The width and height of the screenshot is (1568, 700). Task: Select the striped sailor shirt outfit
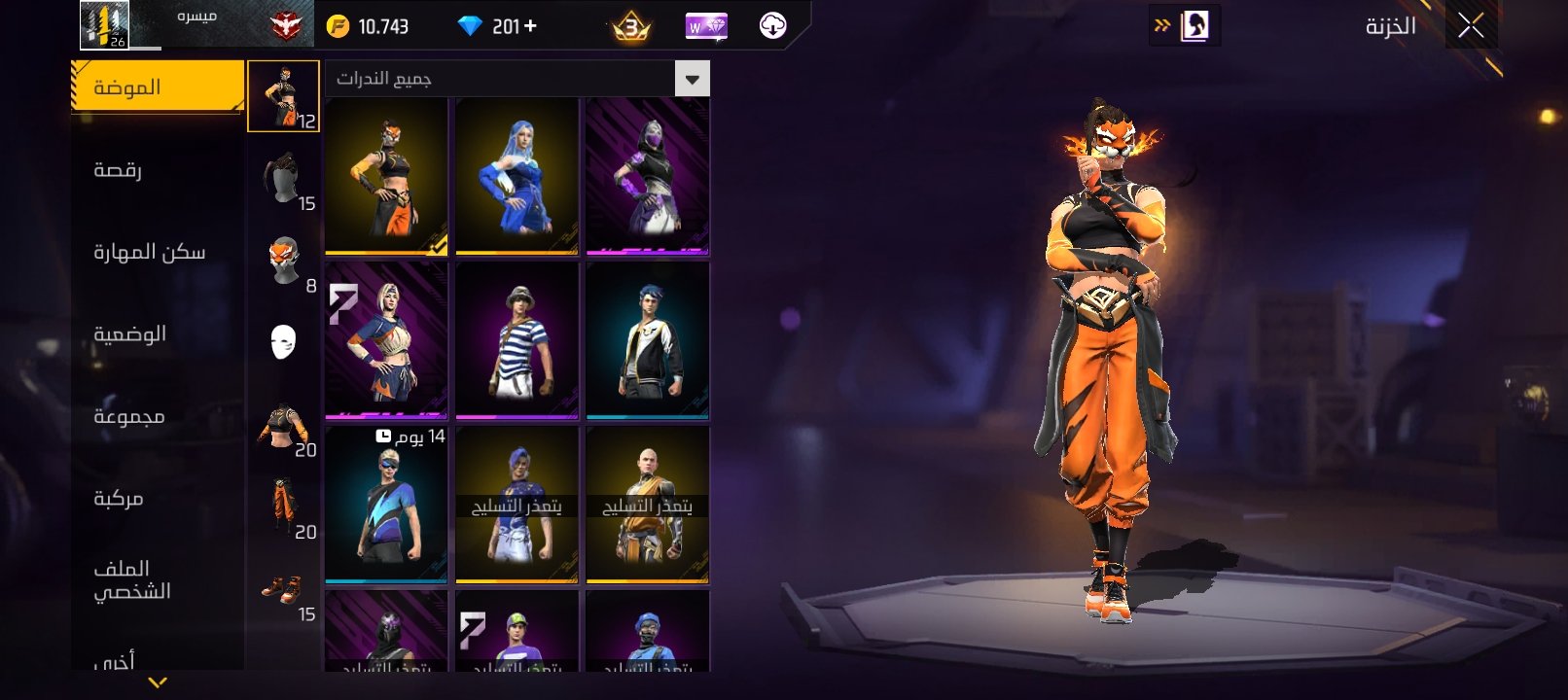coord(517,340)
